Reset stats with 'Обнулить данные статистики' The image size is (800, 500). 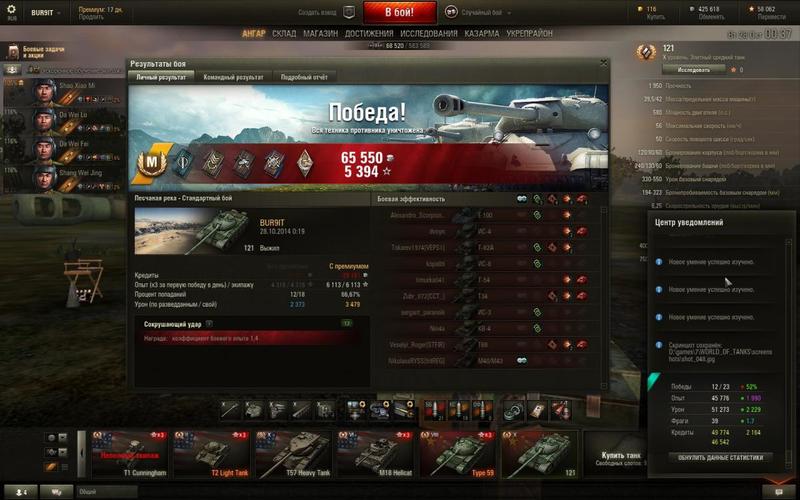(x=720, y=457)
